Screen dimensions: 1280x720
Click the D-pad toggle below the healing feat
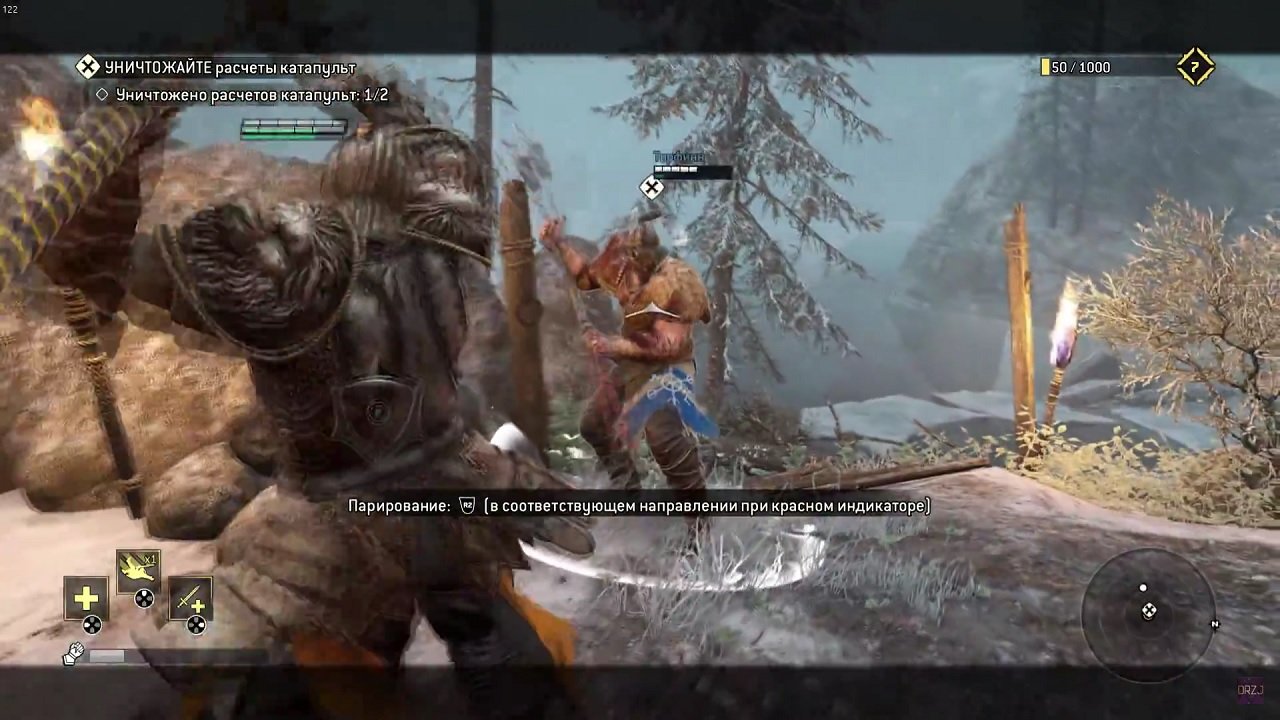(91, 623)
